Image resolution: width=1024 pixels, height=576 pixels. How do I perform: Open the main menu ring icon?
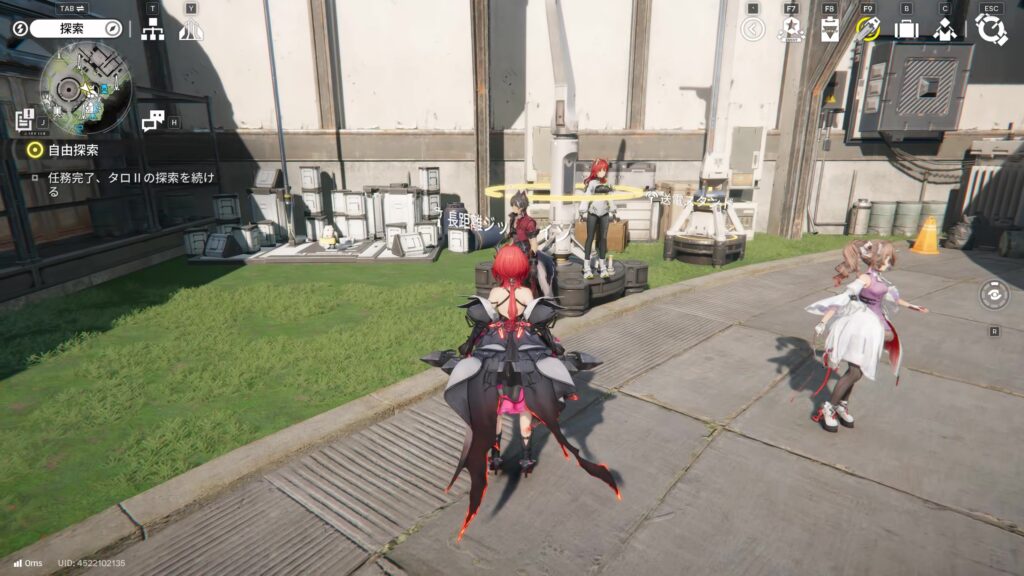[990, 29]
